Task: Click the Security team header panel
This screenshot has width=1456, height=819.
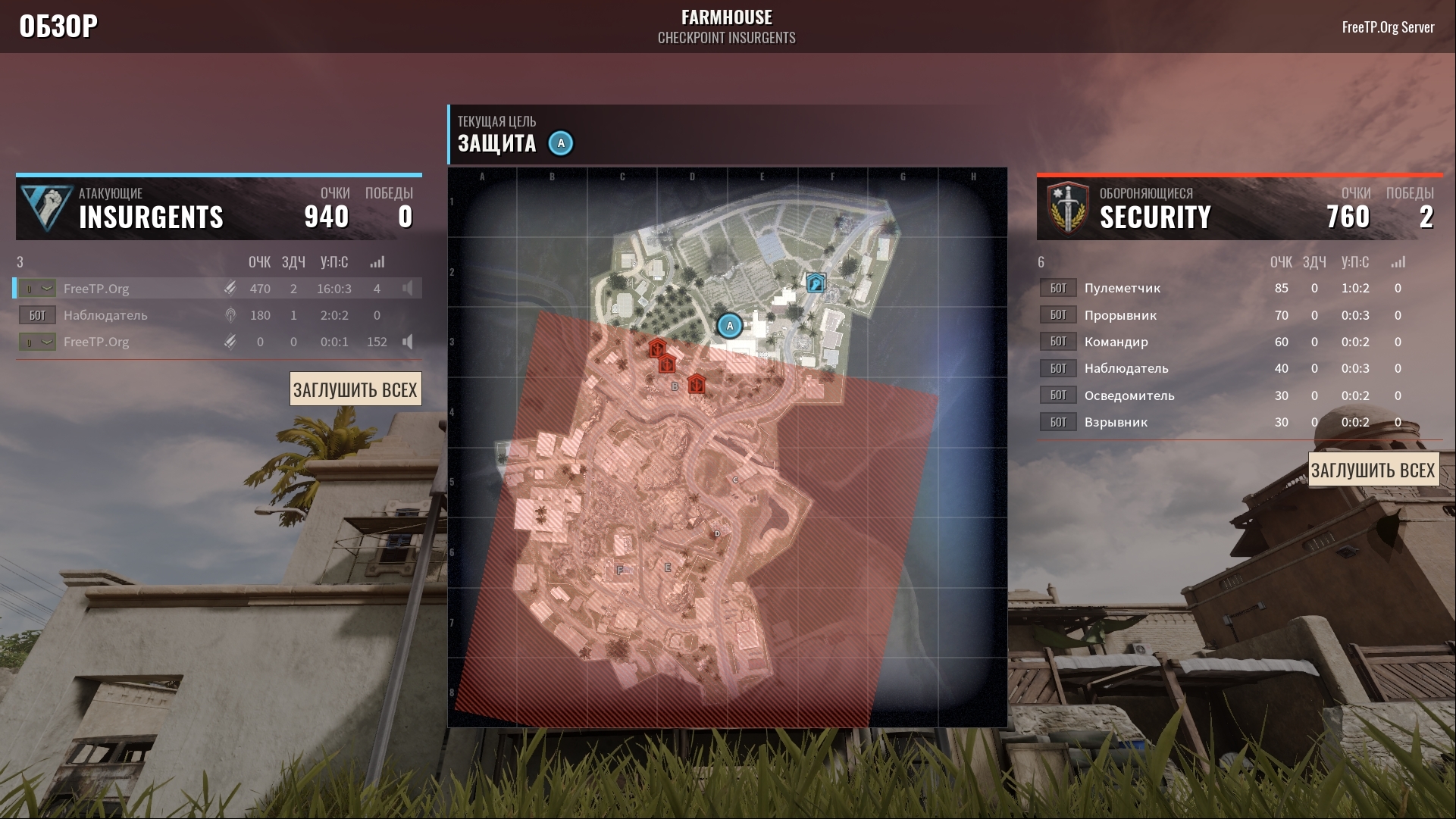Action: tap(1239, 208)
